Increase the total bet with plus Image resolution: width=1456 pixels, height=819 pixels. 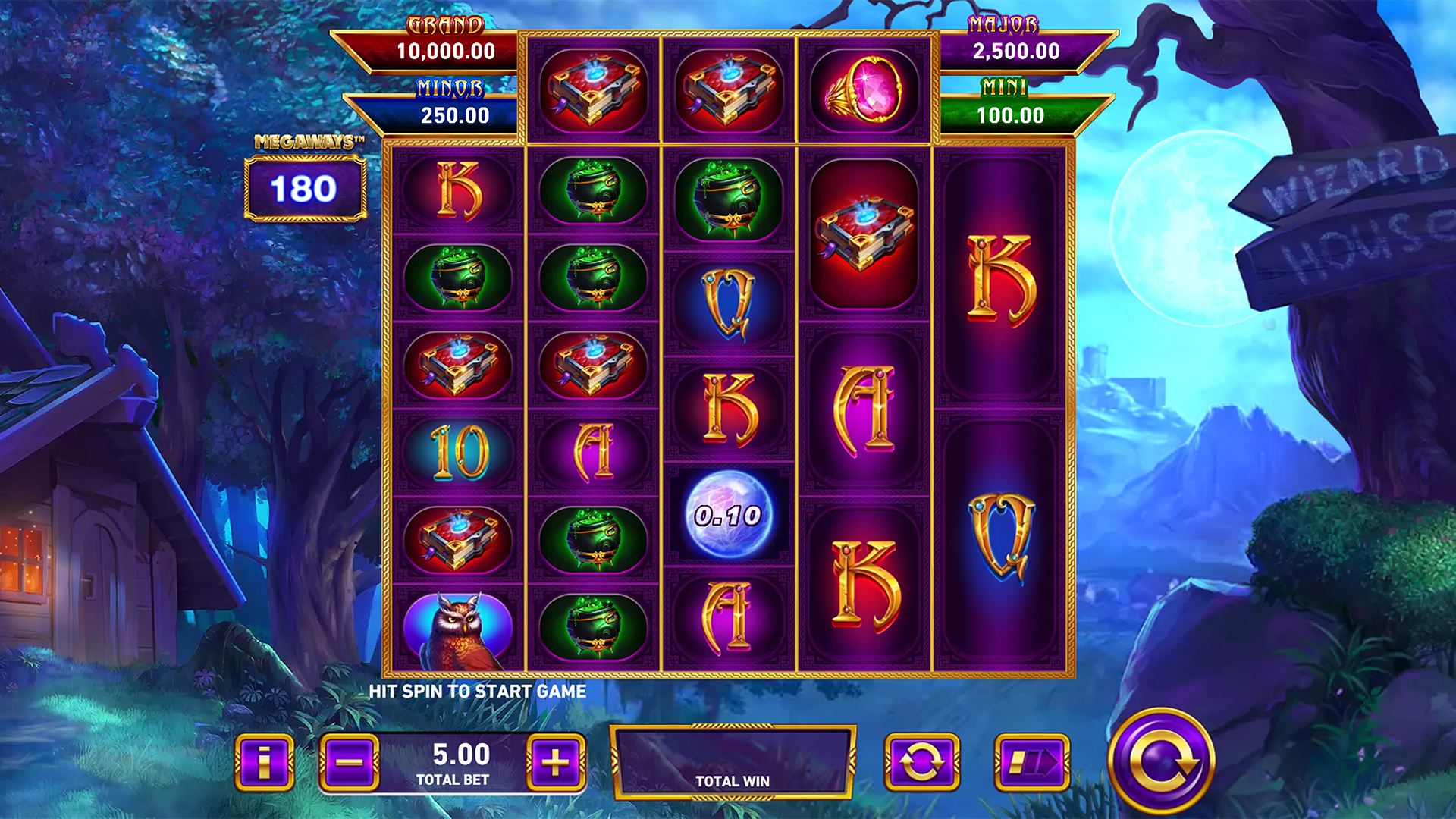[555, 762]
